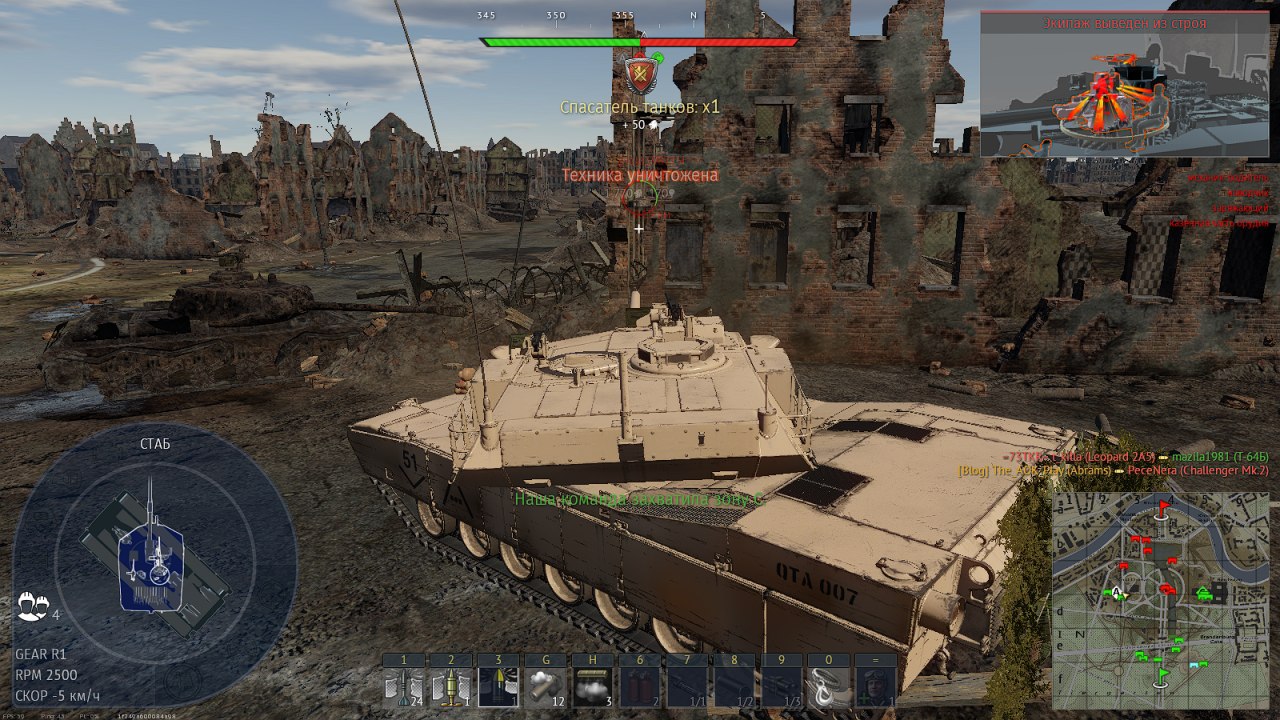Image resolution: width=1280 pixels, height=720 pixels.
Task: Choose the brass shell in slot 2
Action: tap(451, 688)
